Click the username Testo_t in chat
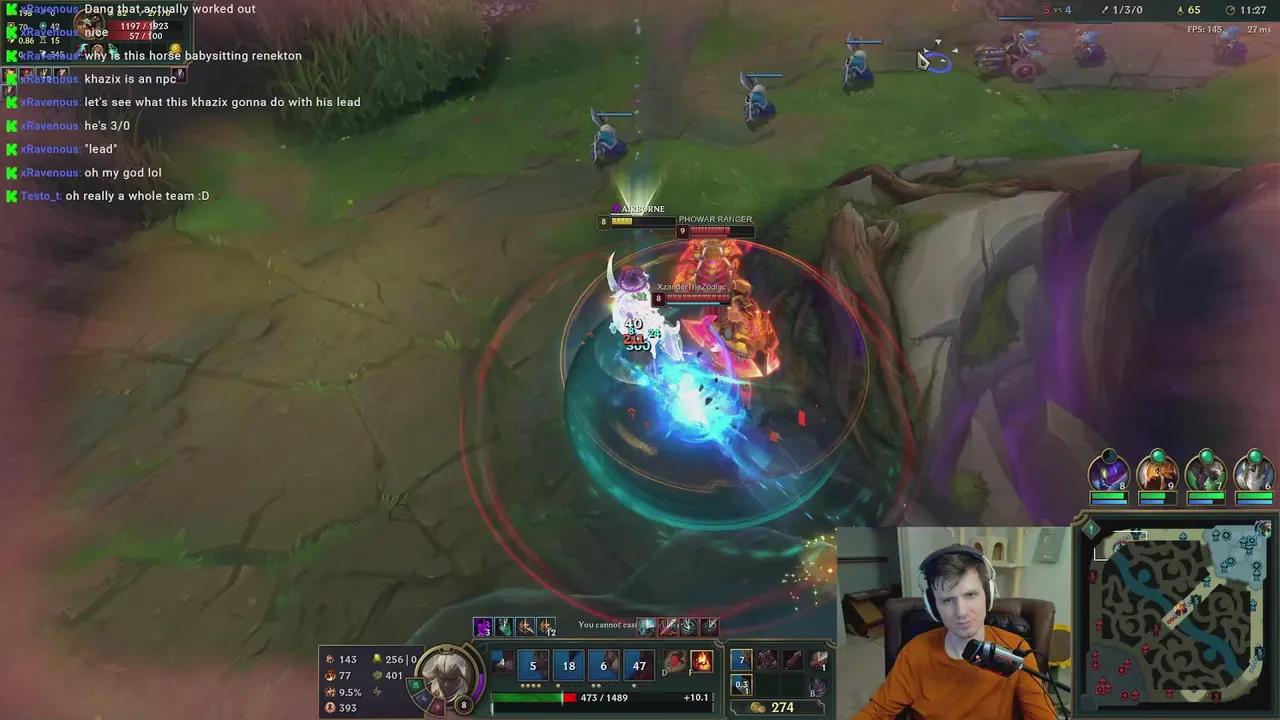1280x720 pixels. pyautogui.click(x=38, y=195)
